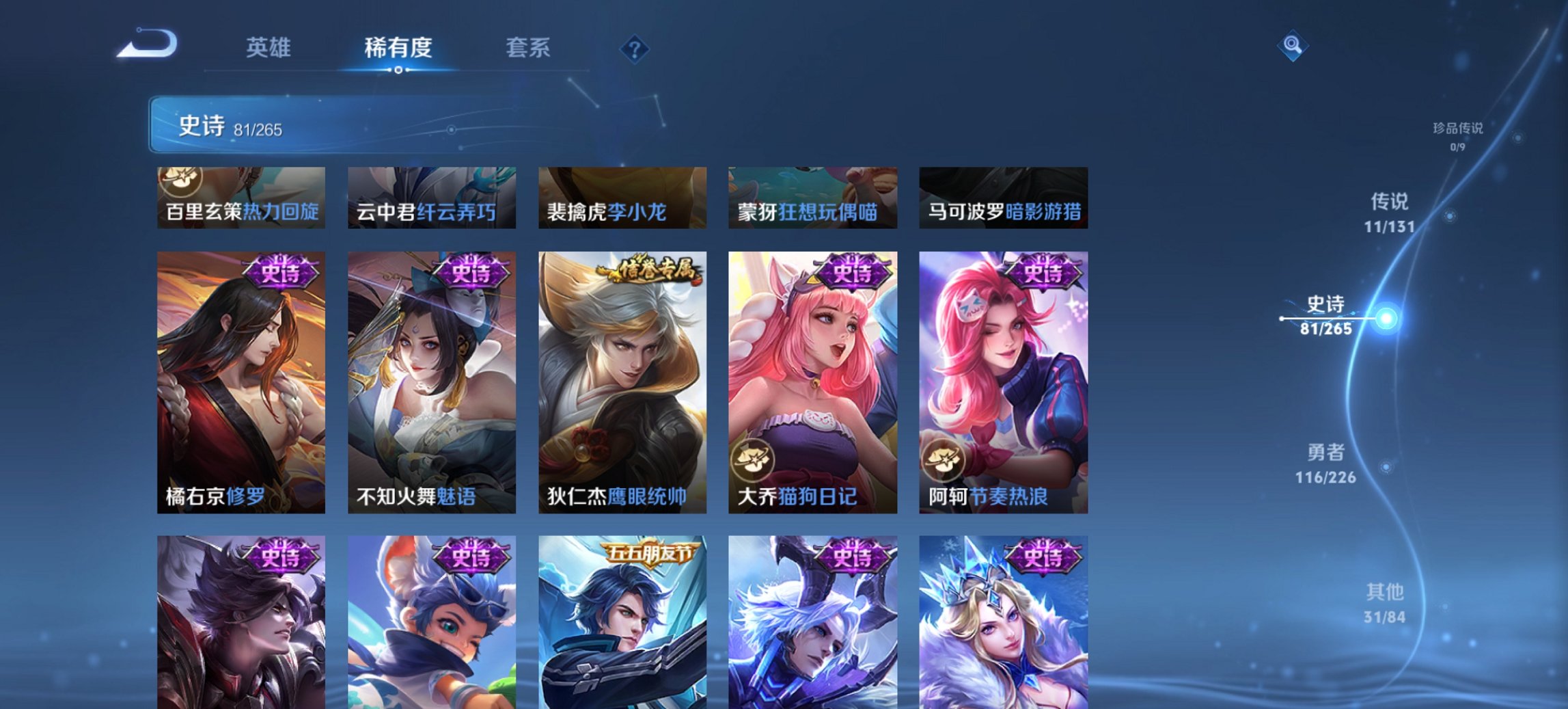Switch to the 套系 tab
The width and height of the screenshot is (1568, 709).
tap(529, 48)
